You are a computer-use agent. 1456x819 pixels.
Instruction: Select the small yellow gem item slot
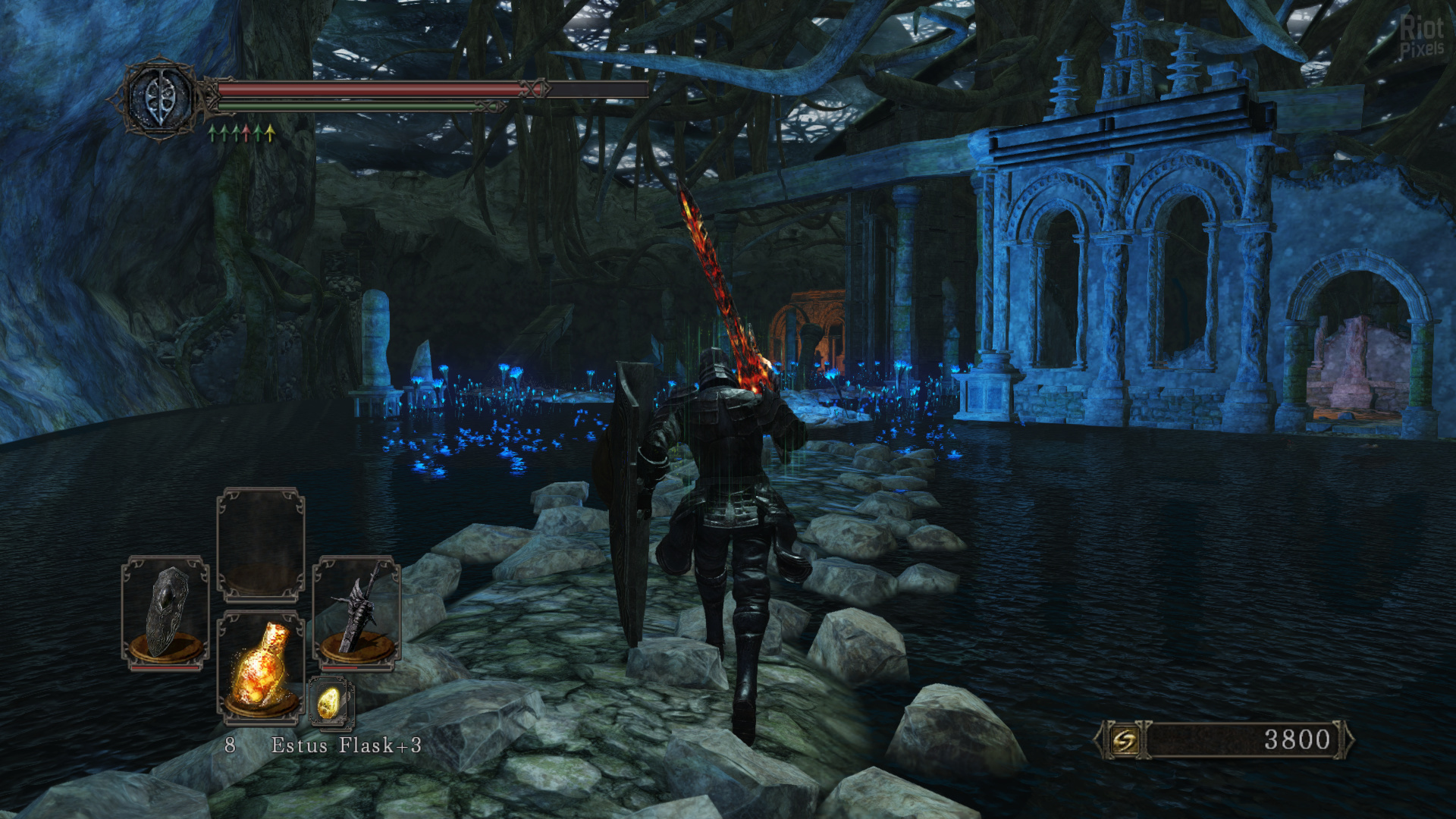330,702
